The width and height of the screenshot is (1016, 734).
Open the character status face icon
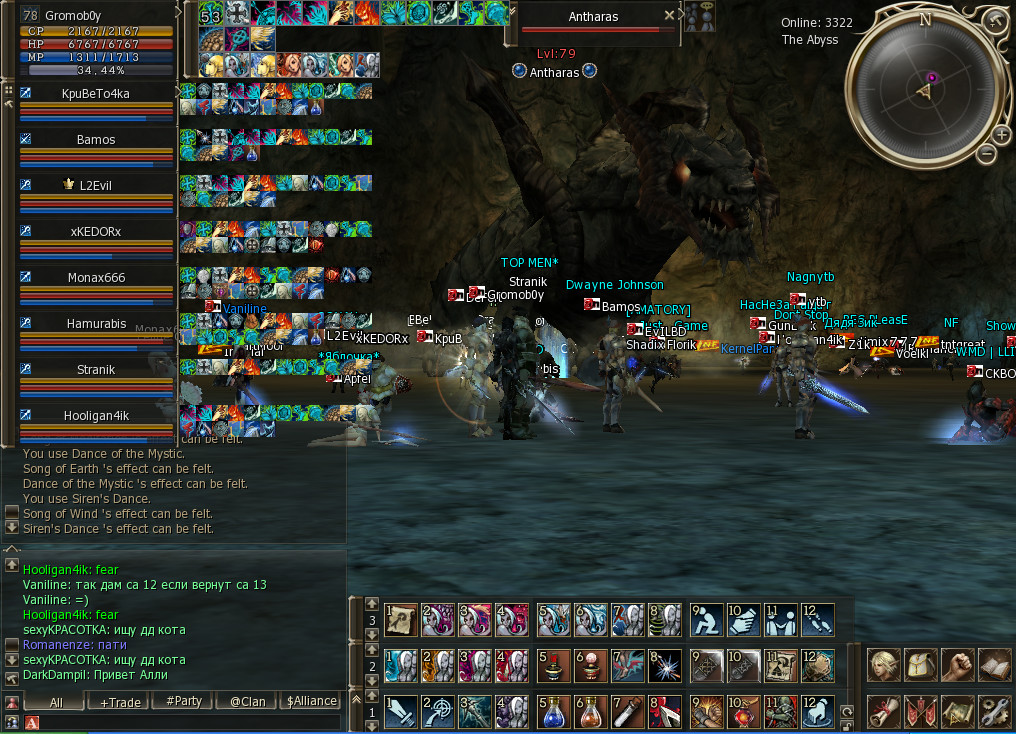pyautogui.click(x=883, y=665)
